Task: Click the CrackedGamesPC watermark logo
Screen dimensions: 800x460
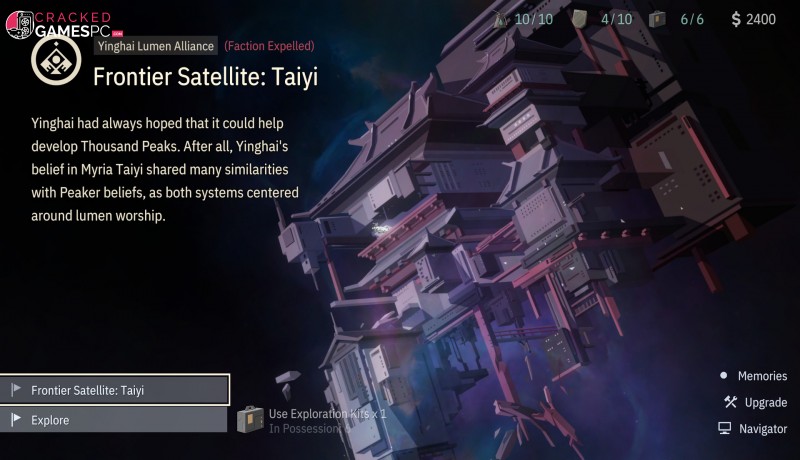Action: (x=58, y=24)
